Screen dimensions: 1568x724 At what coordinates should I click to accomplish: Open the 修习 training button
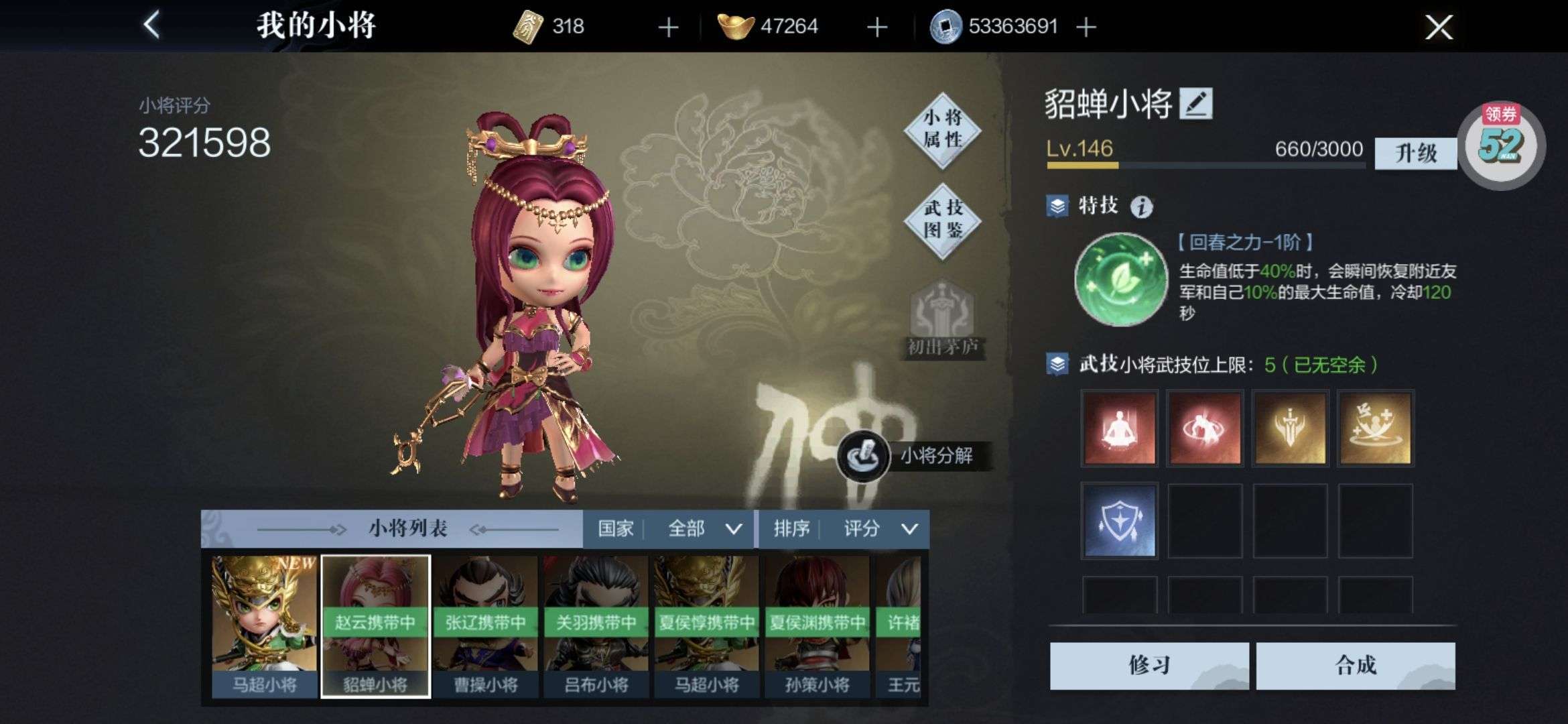1149,665
